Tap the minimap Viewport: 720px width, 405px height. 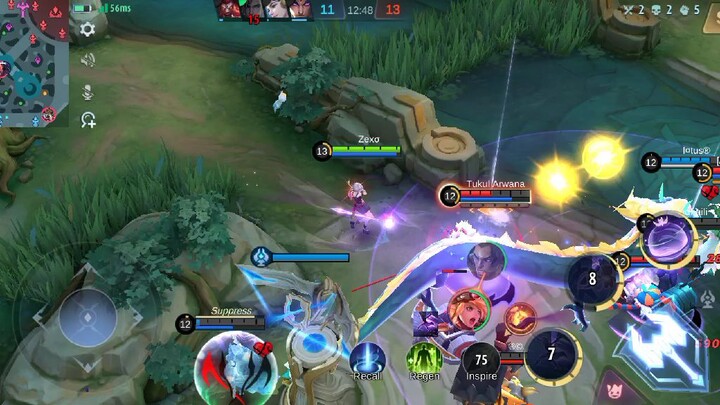pyautogui.click(x=33, y=63)
